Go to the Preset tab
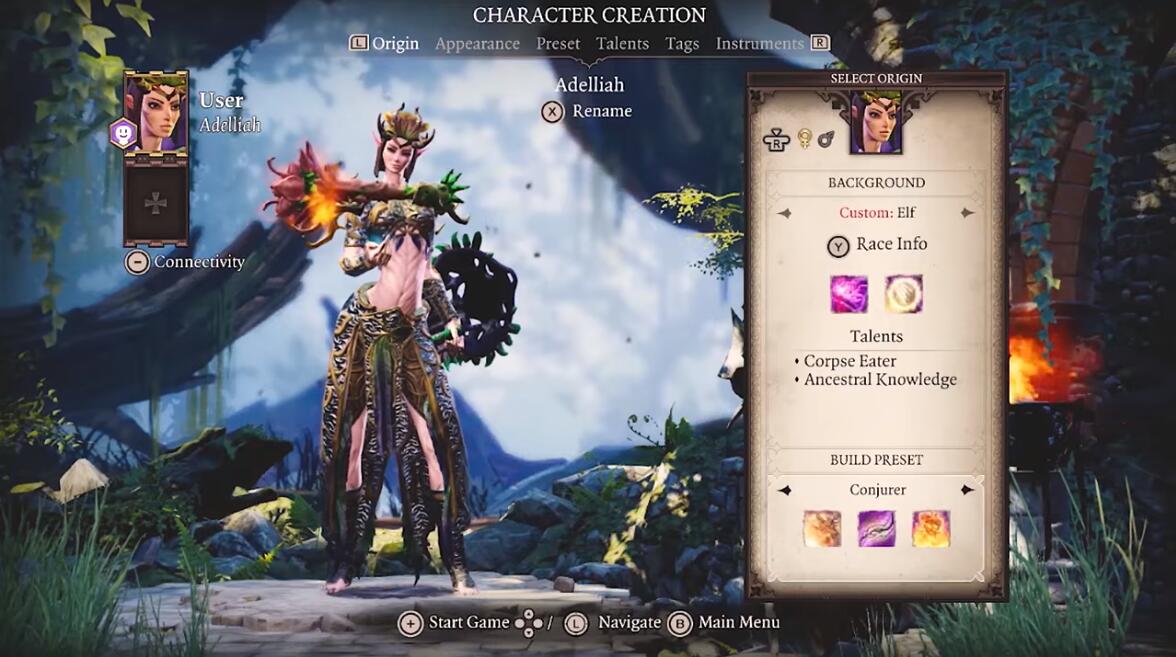 558,43
